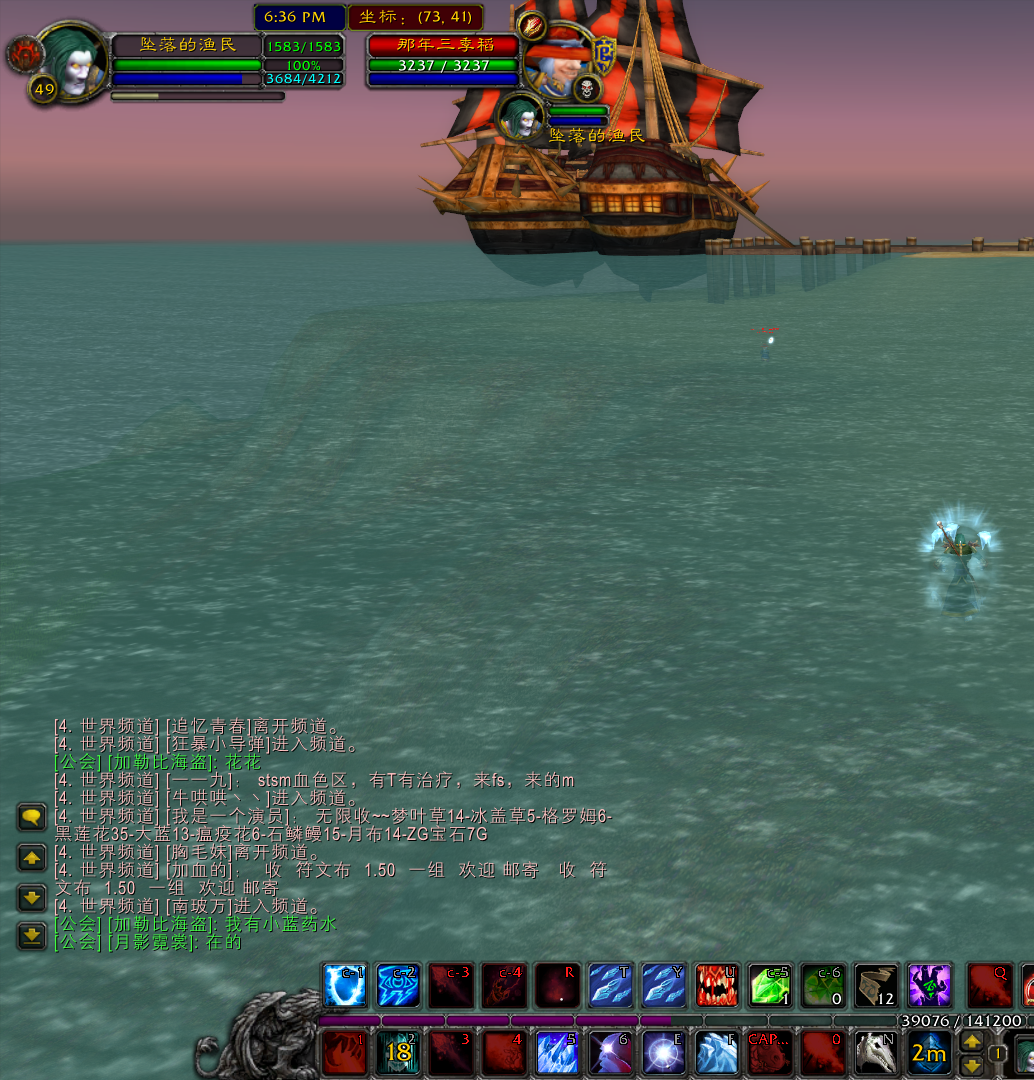Summon the skeletal horse mount on N
This screenshot has width=1034, height=1080.
pos(877,1054)
